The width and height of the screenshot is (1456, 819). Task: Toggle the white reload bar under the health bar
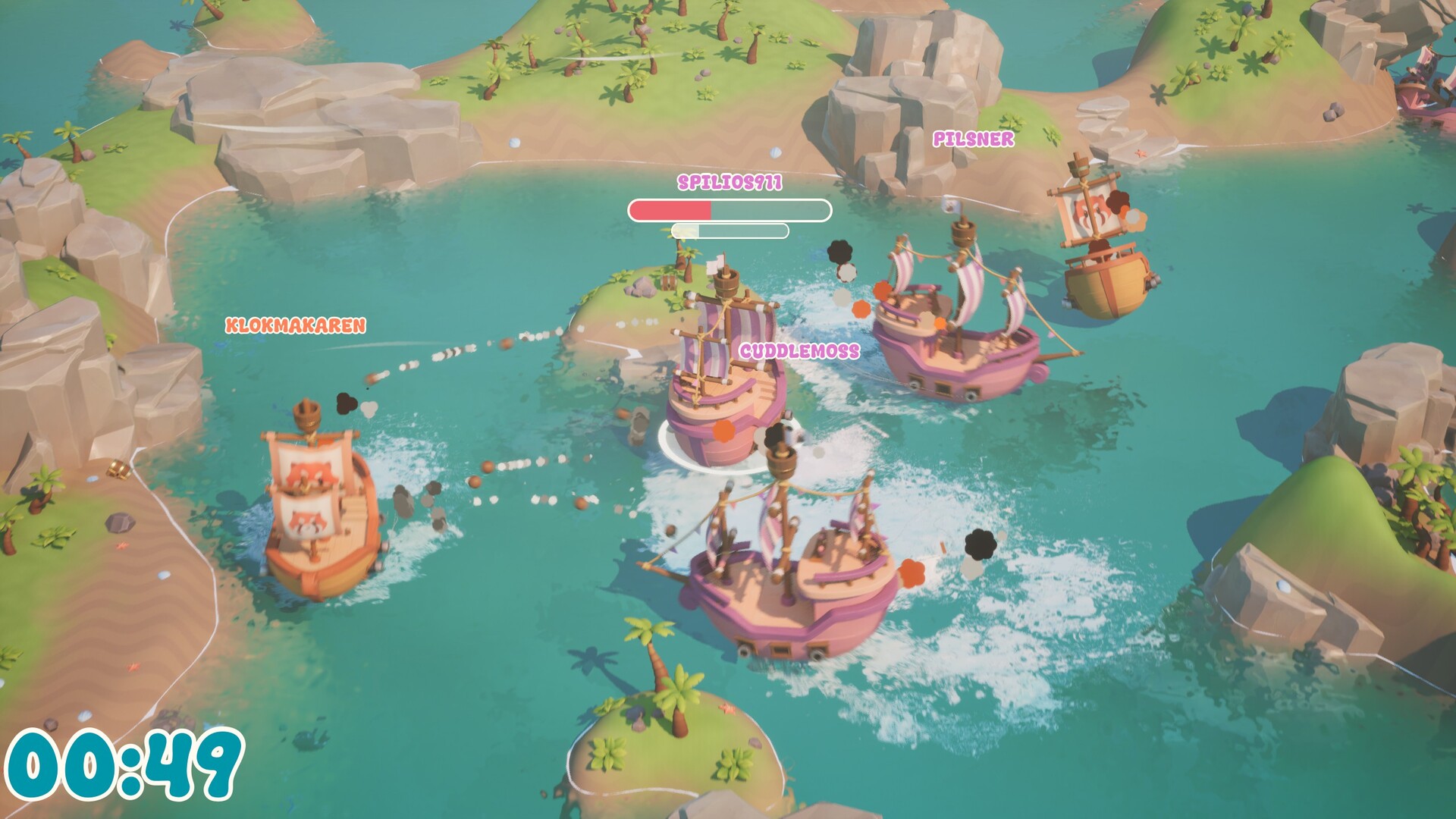click(x=732, y=231)
